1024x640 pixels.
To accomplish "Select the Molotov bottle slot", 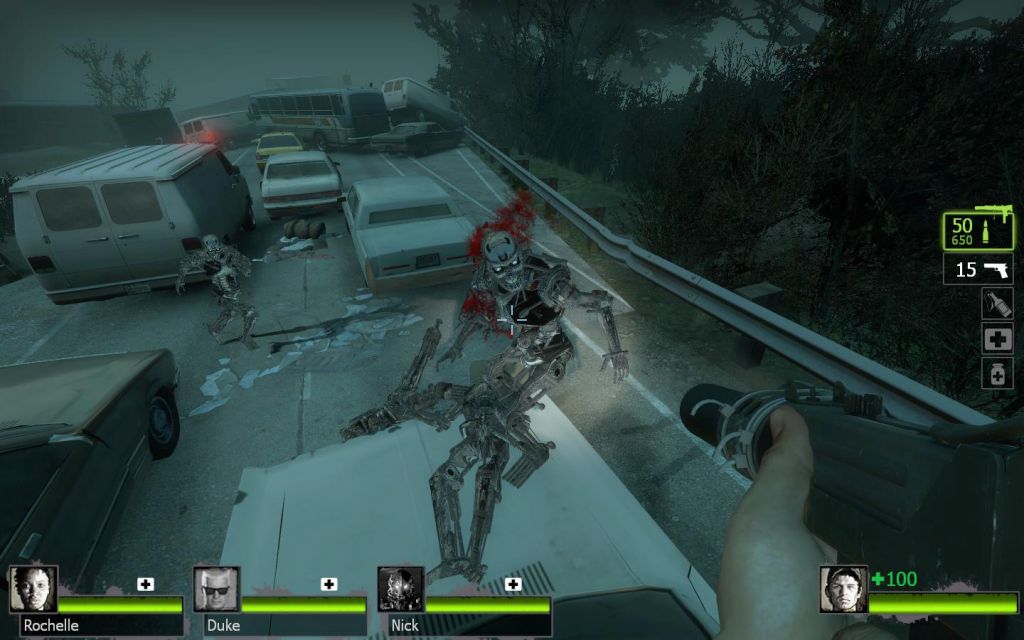I will coord(997,303).
